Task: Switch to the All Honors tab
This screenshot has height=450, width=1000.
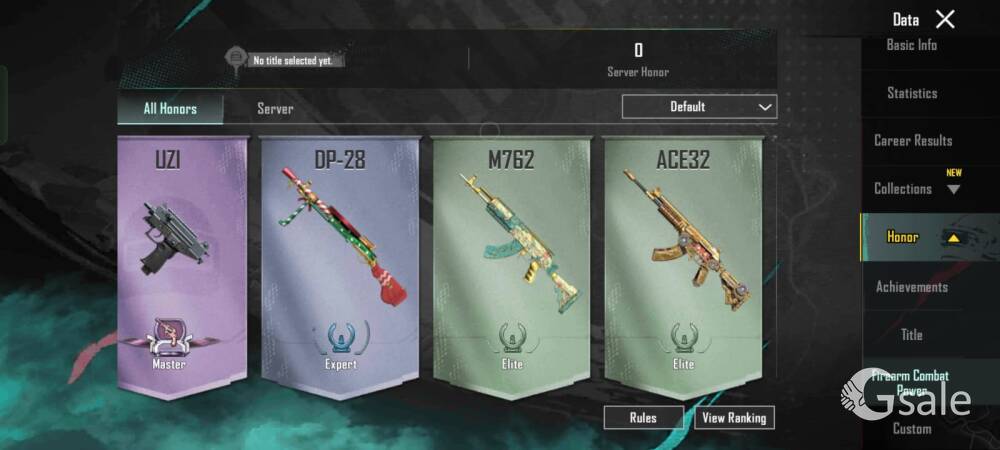Action: click(170, 108)
